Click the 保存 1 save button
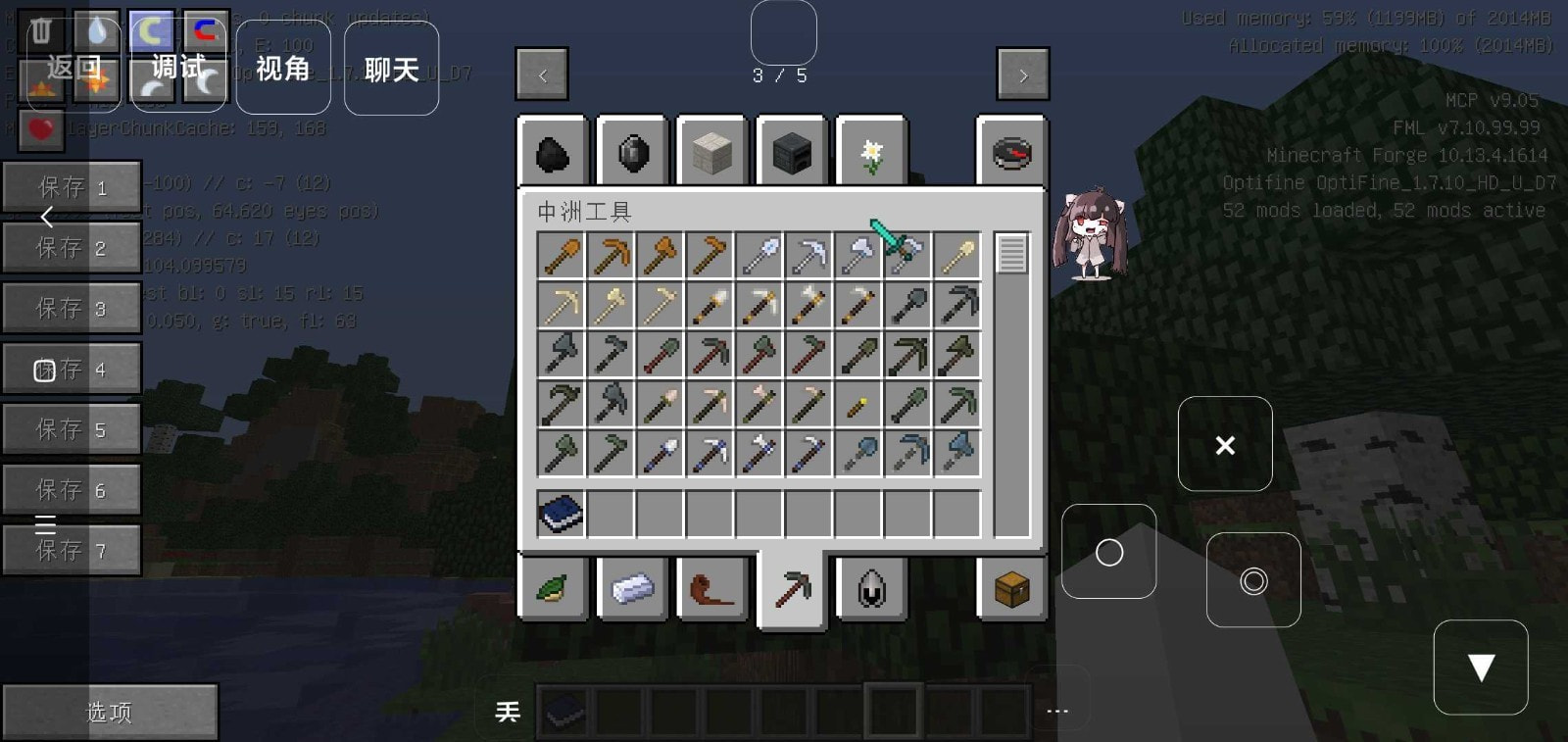Viewport: 1568px width, 742px height. tap(72, 187)
